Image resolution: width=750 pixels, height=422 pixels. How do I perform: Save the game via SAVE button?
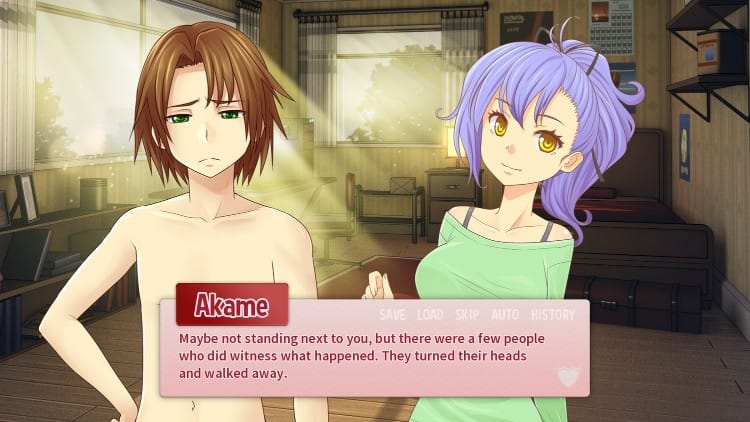click(392, 314)
